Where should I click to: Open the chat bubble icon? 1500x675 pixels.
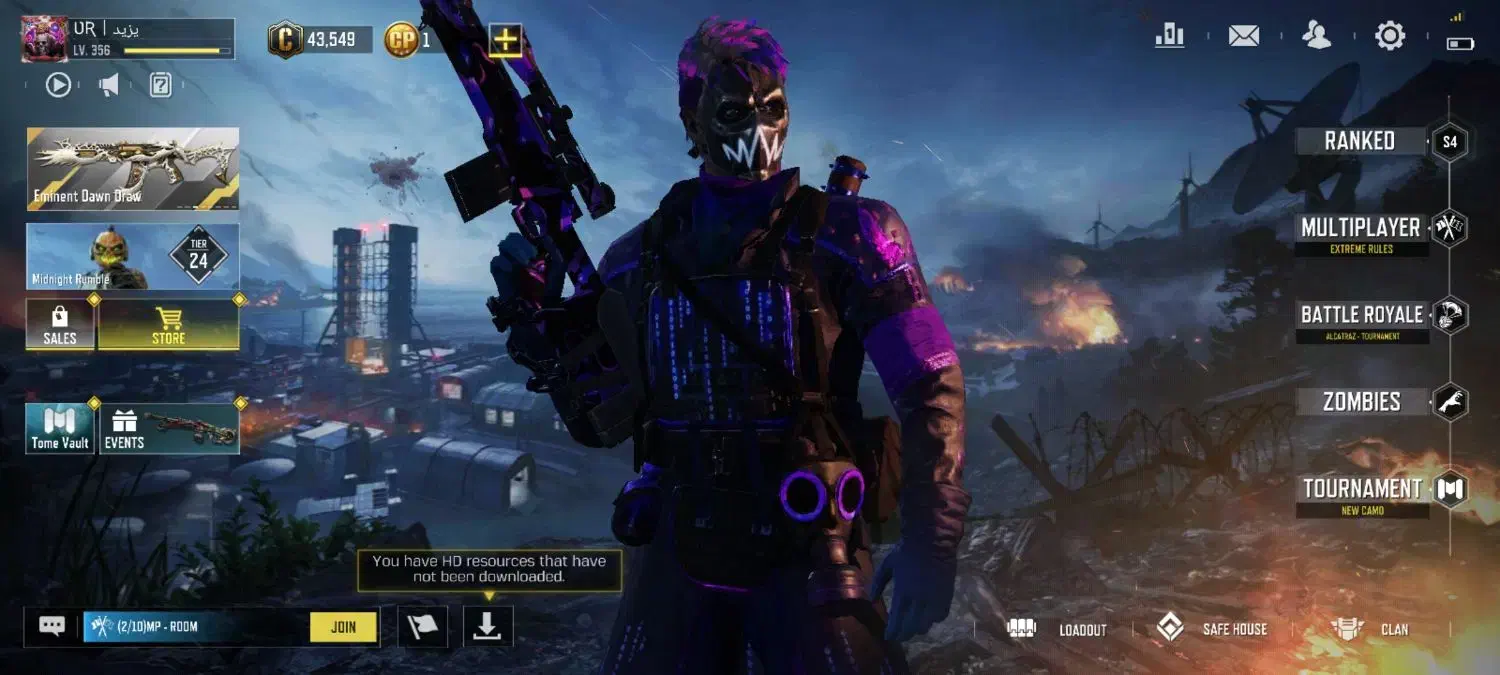[52, 626]
